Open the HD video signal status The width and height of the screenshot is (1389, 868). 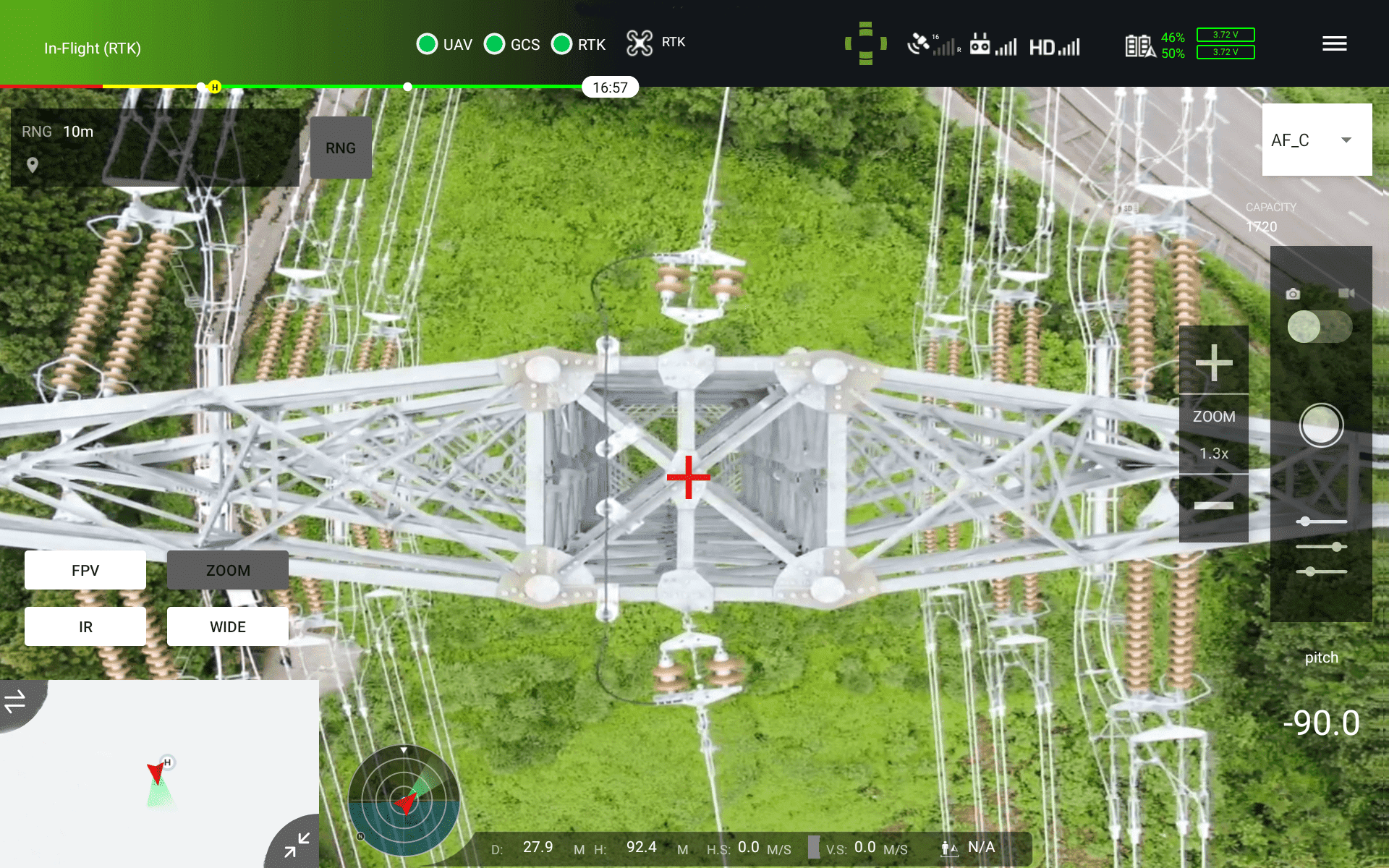(1054, 47)
